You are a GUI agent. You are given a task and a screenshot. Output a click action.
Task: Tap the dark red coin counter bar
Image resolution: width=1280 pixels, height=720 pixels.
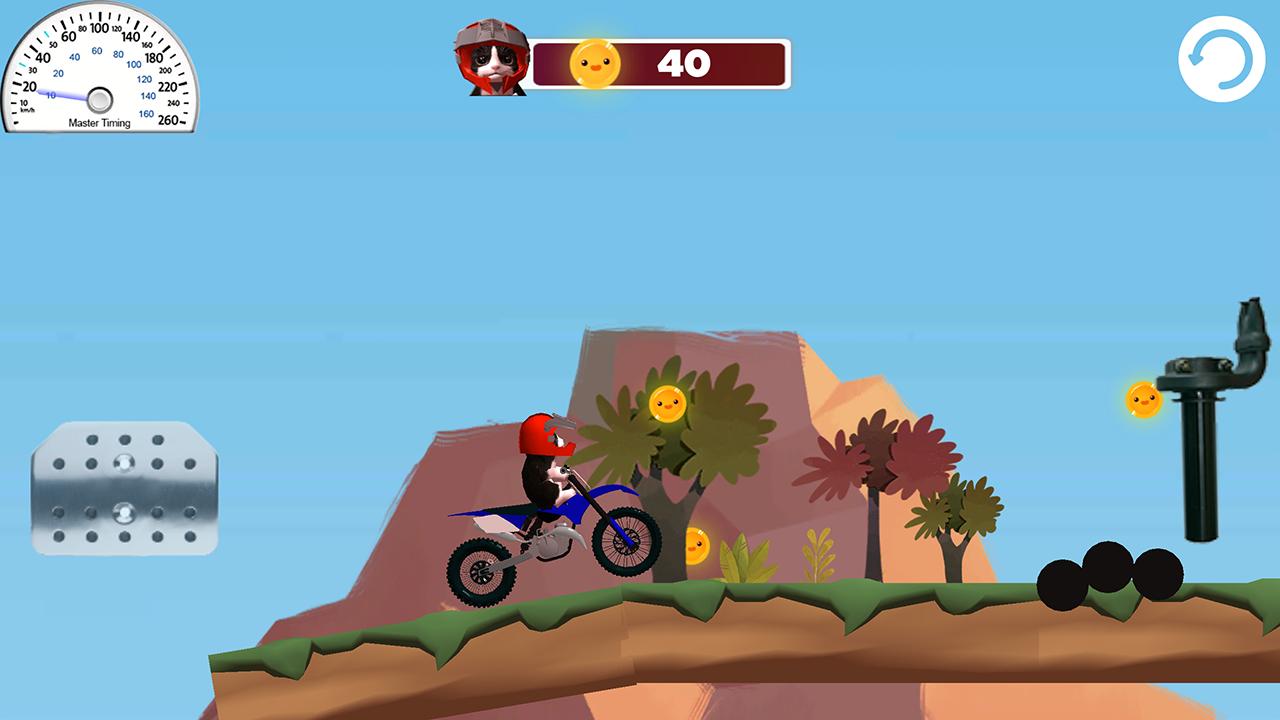740,63
